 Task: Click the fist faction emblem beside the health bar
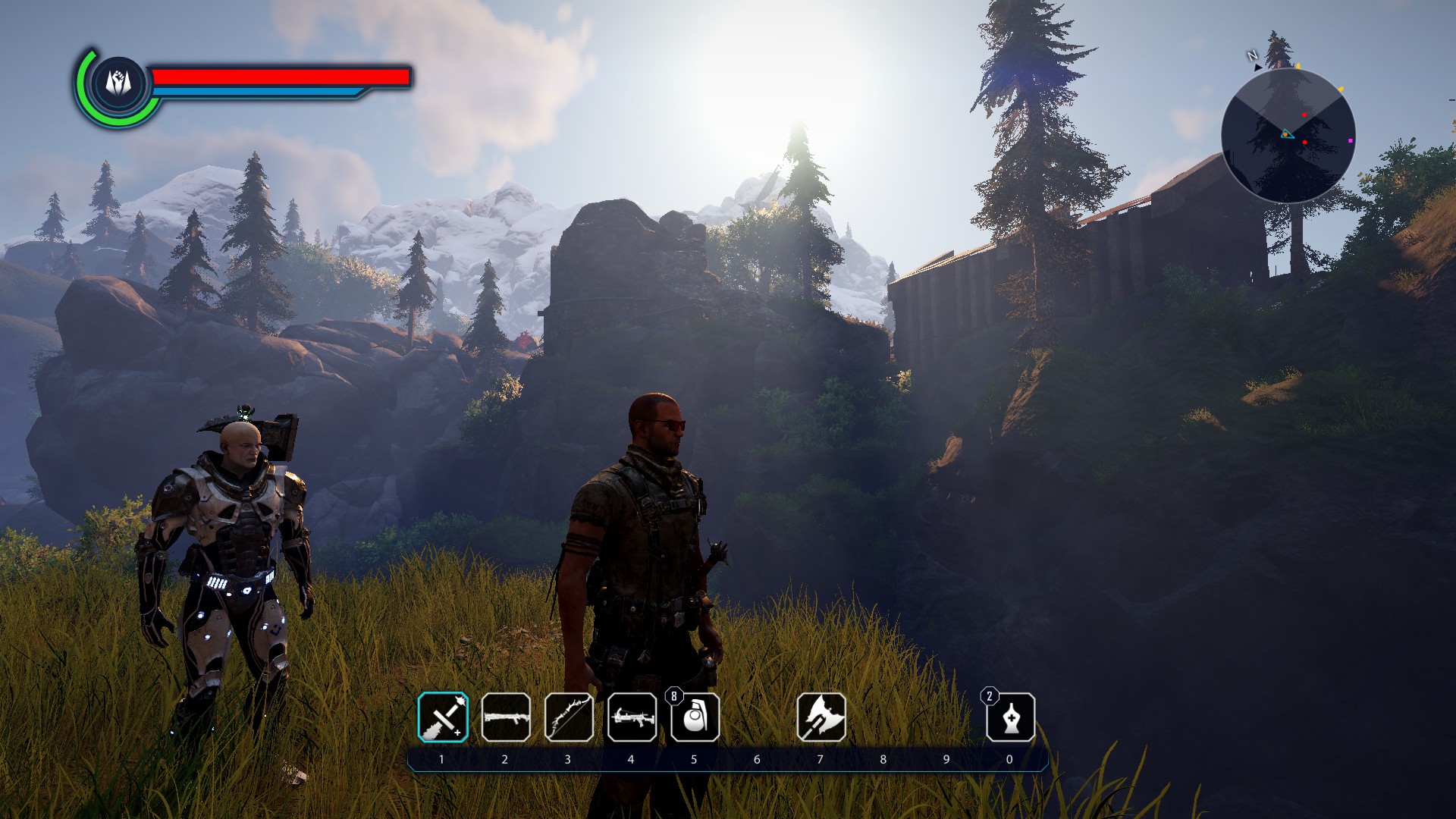118,82
